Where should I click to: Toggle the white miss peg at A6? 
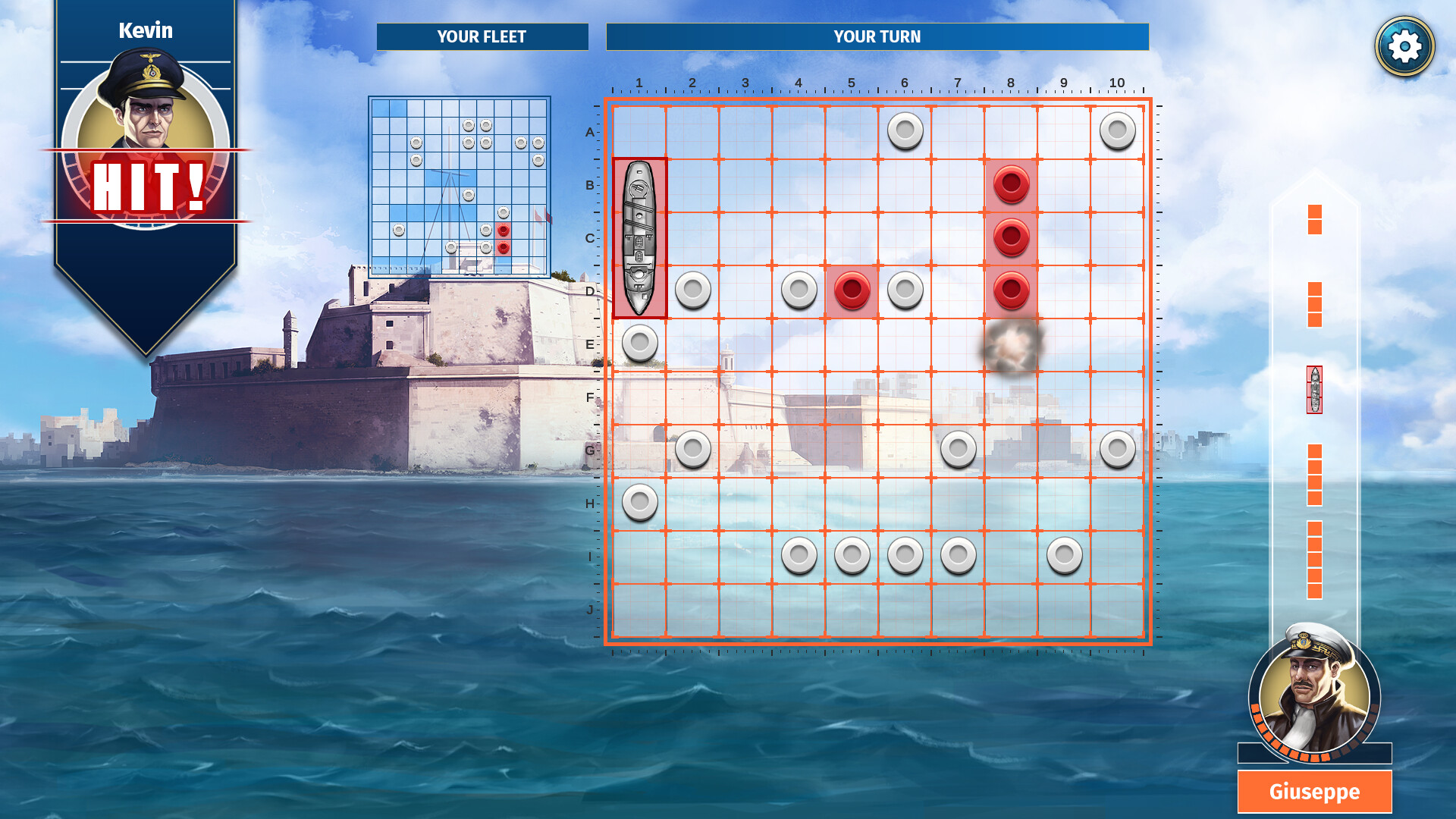[905, 130]
